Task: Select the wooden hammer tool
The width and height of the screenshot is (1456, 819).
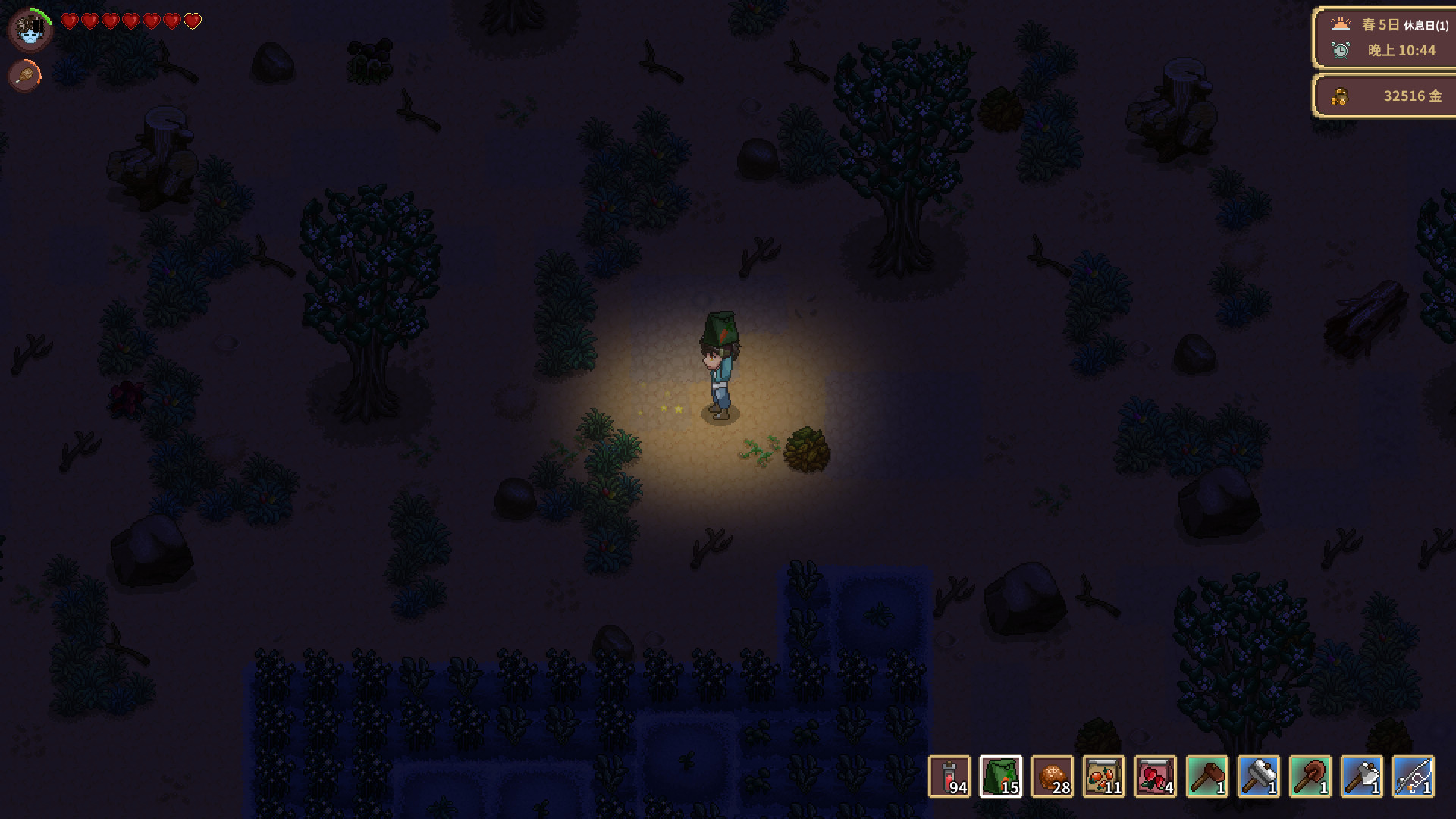Action: [x=1208, y=775]
